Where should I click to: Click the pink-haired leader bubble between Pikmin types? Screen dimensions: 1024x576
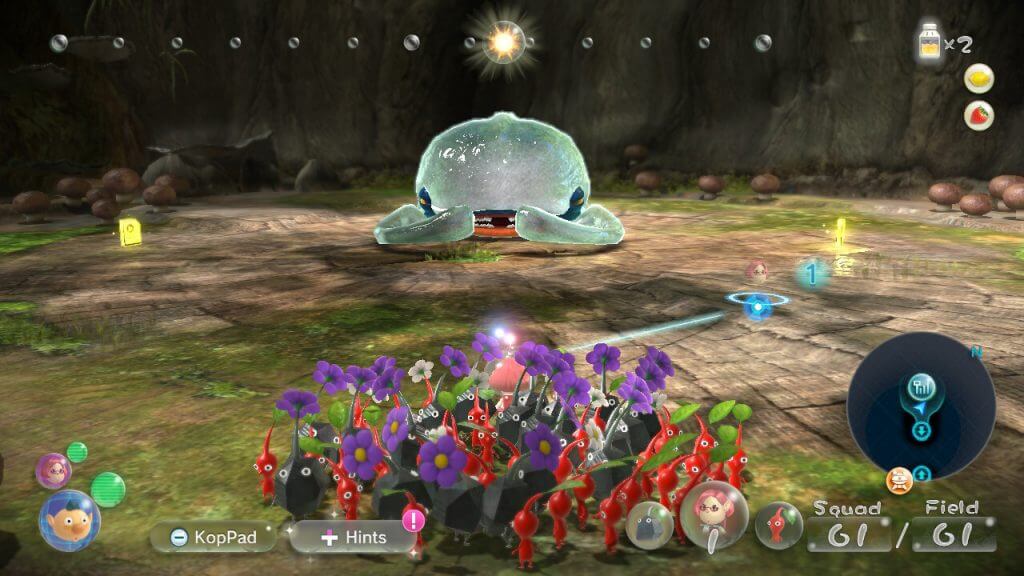[x=714, y=514]
